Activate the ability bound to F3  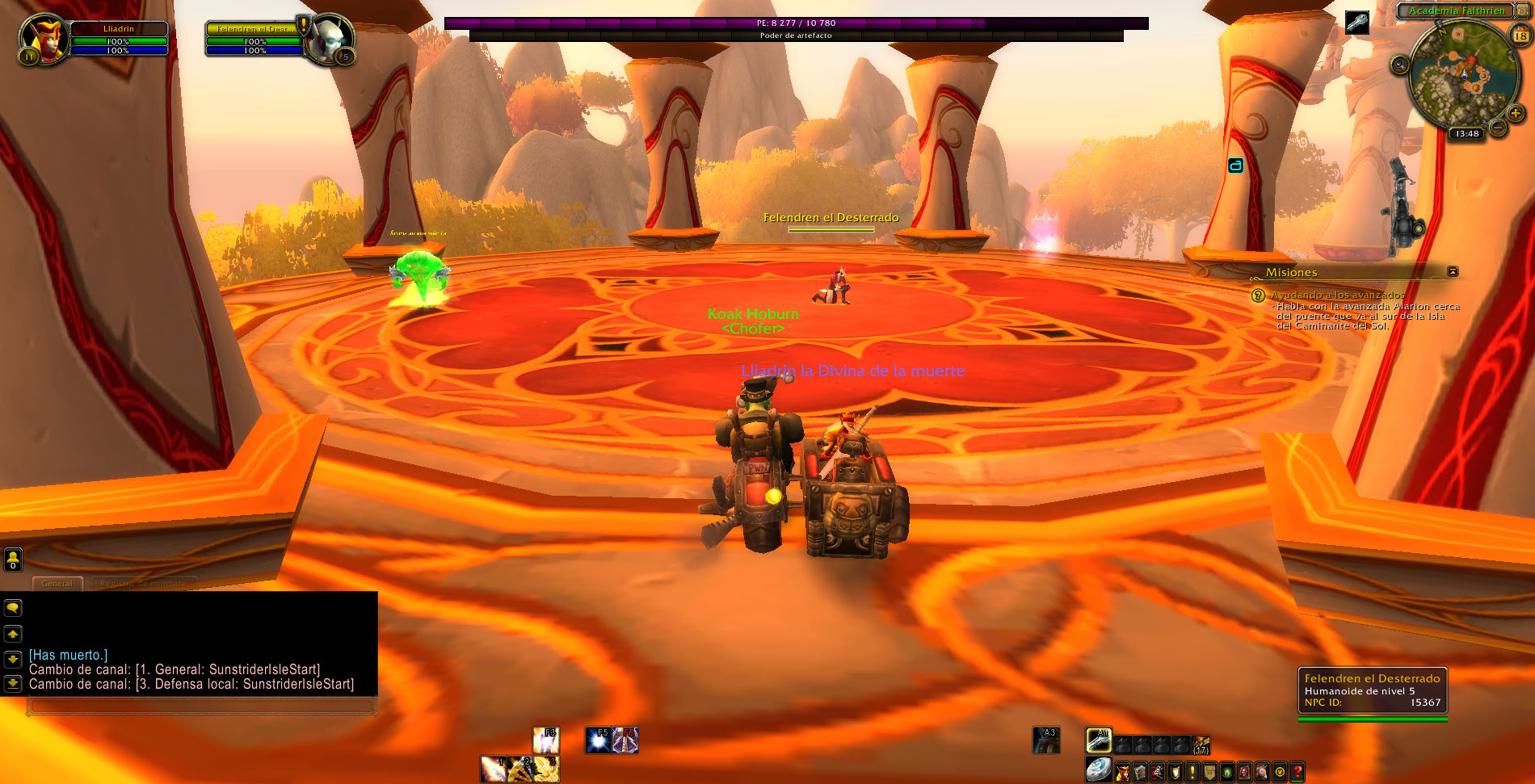545,740
